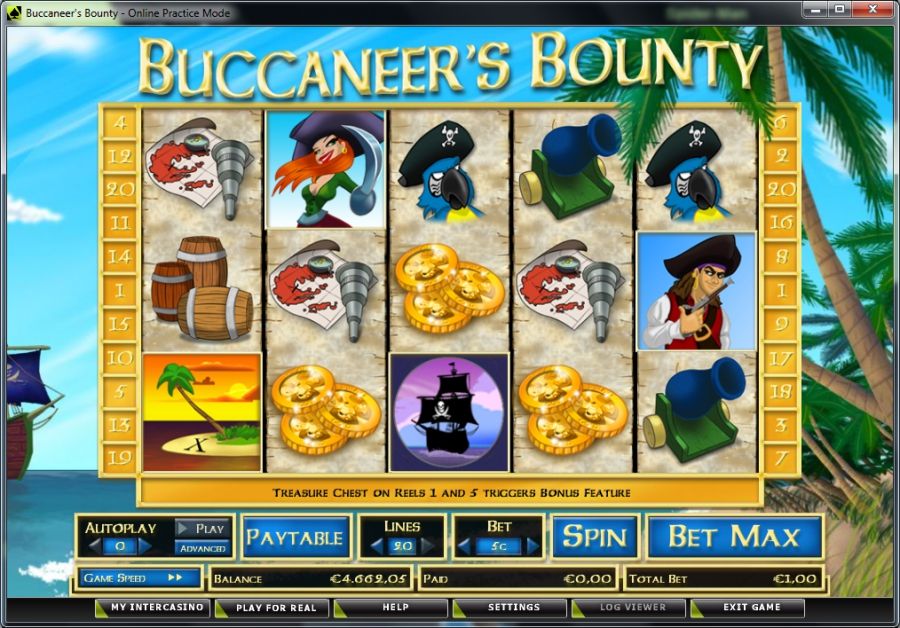
Task: Lower the bet amount per line
Action: pyautogui.click(x=465, y=546)
